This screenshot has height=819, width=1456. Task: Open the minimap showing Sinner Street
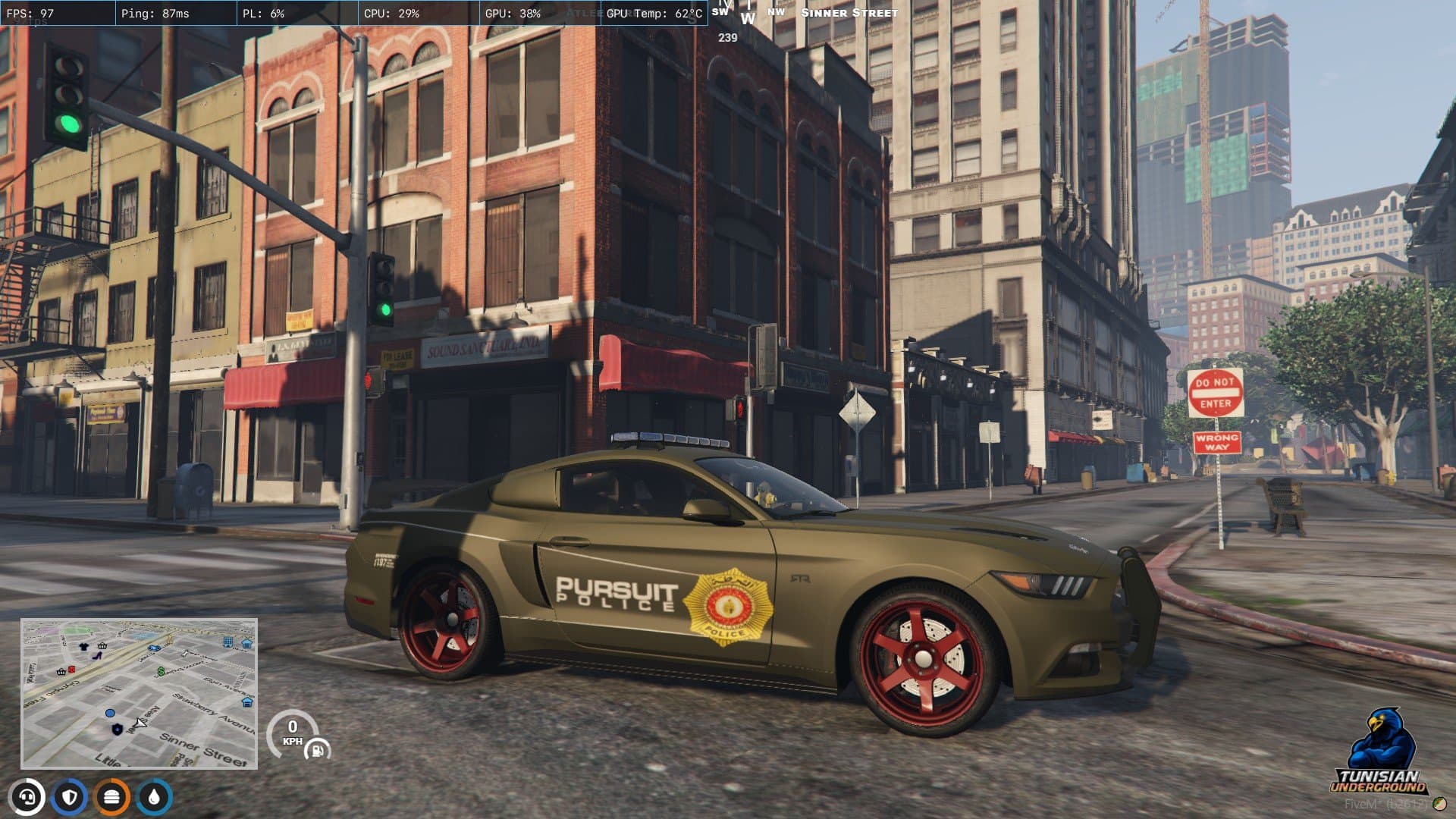tap(139, 693)
